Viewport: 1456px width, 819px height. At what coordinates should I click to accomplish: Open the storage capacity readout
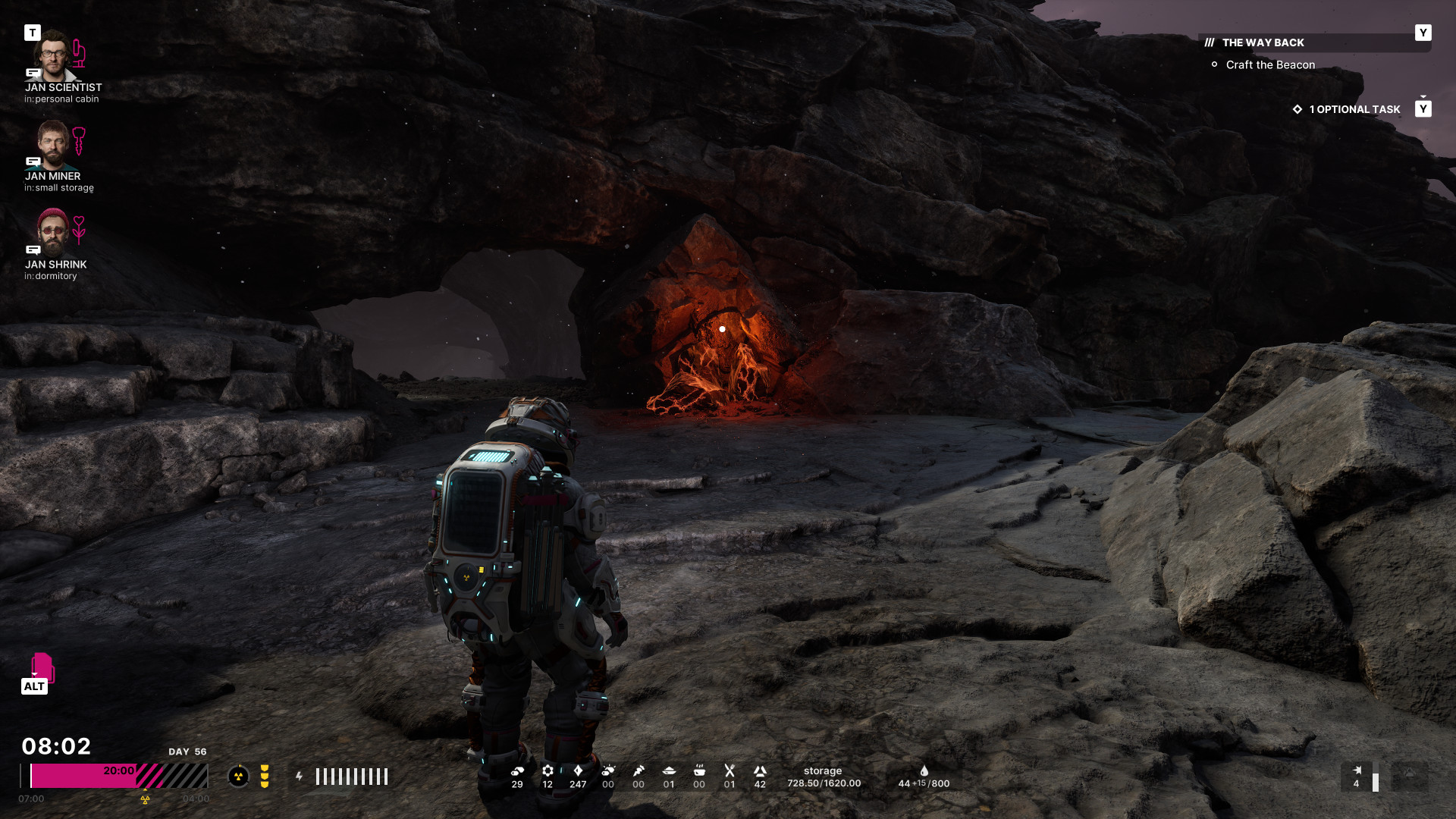tap(824, 777)
